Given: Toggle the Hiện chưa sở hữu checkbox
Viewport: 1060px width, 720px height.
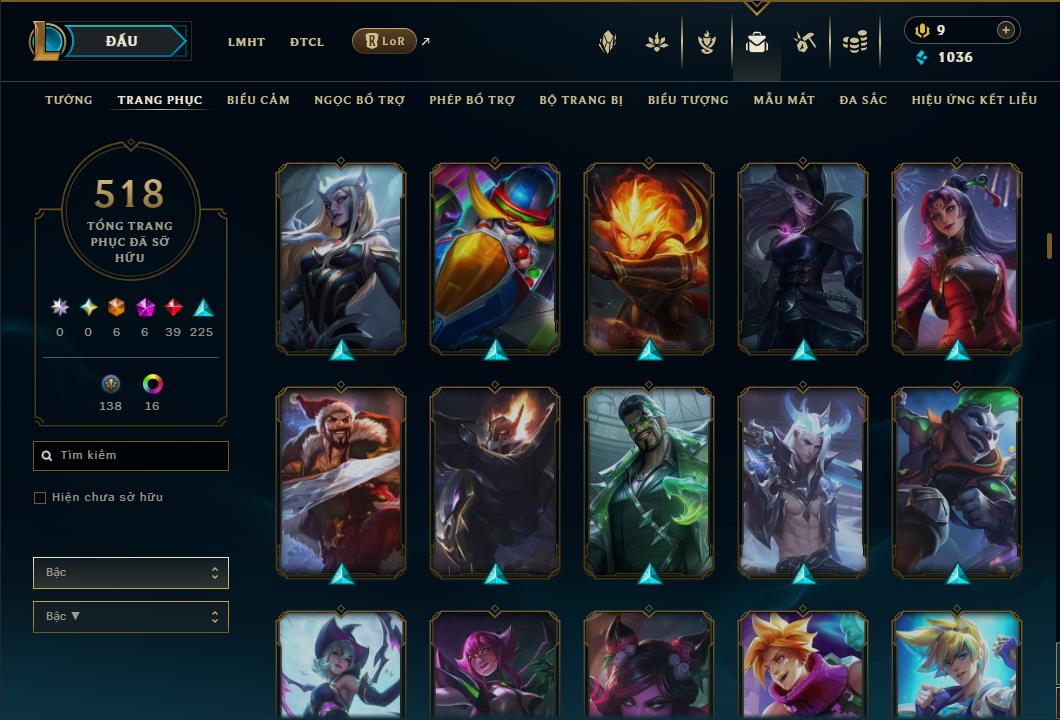Looking at the screenshot, I should (x=40, y=498).
